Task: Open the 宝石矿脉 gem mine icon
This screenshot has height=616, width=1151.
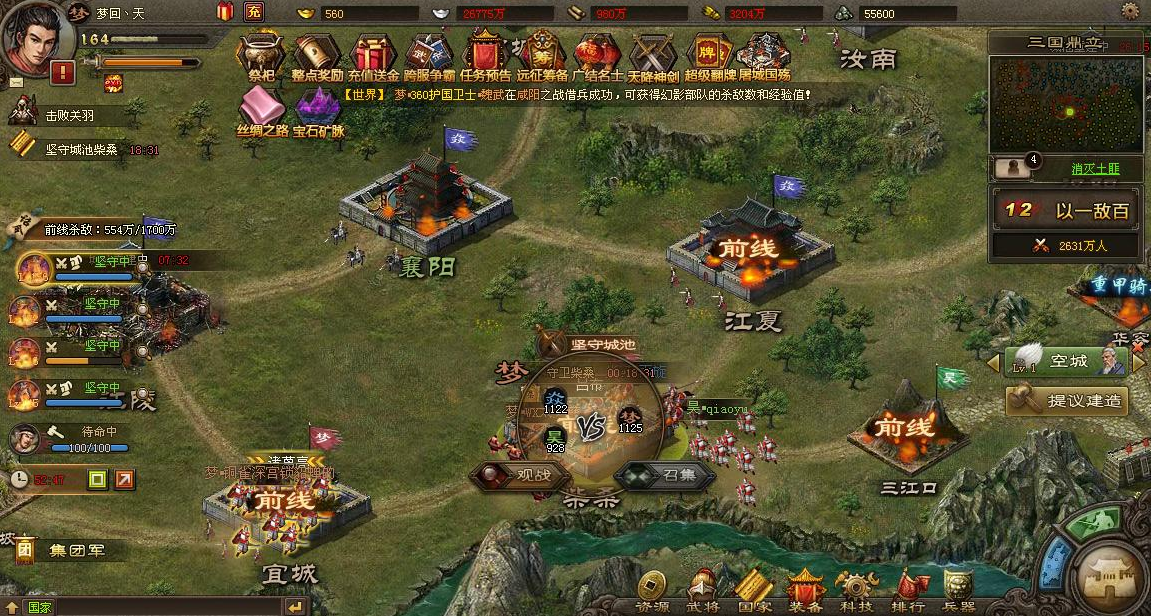Action: 318,108
